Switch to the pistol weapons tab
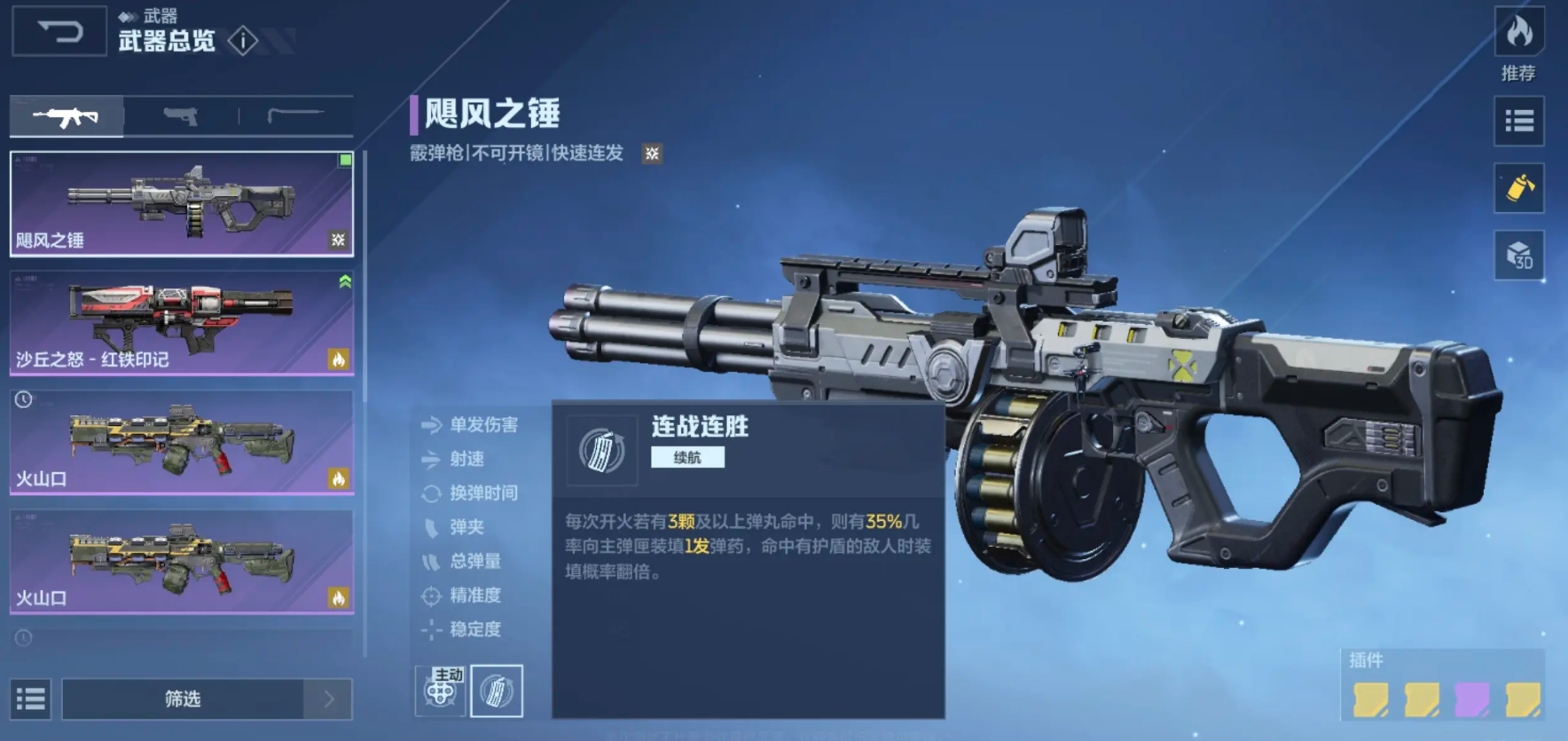This screenshot has height=741, width=1568. point(181,116)
